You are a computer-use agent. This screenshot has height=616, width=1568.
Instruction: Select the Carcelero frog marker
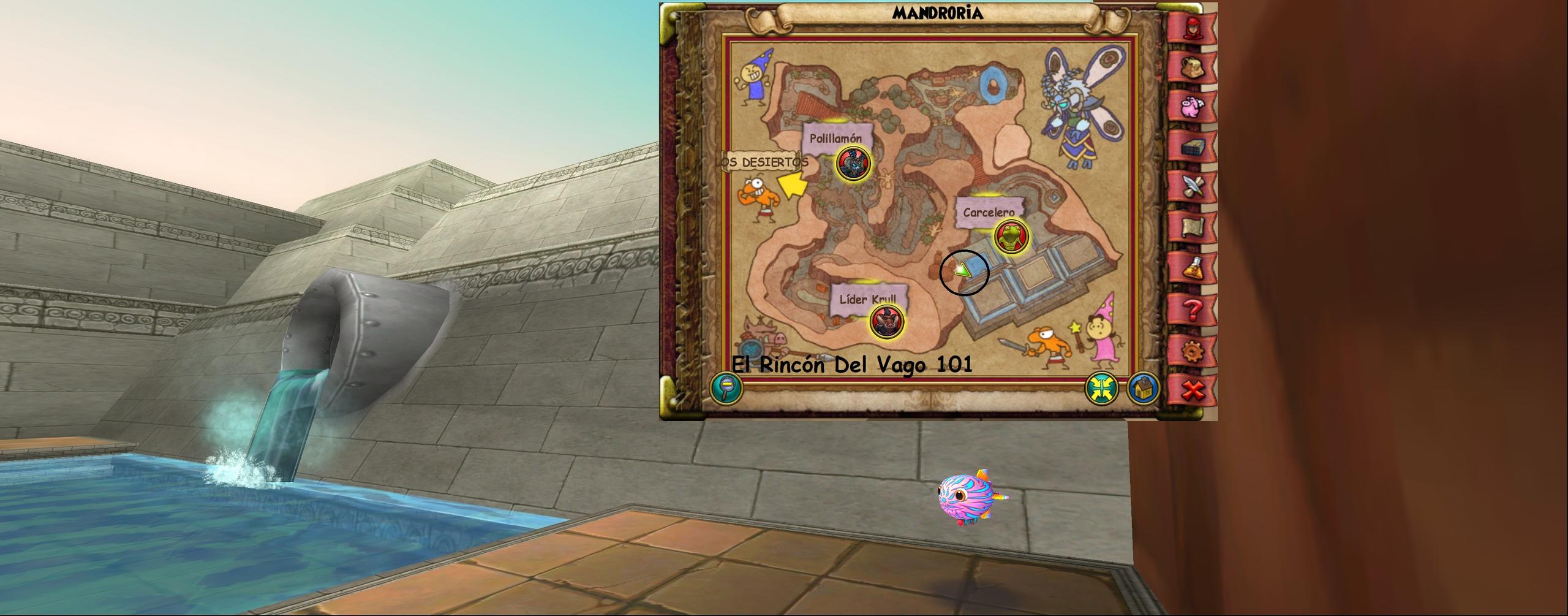1010,237
